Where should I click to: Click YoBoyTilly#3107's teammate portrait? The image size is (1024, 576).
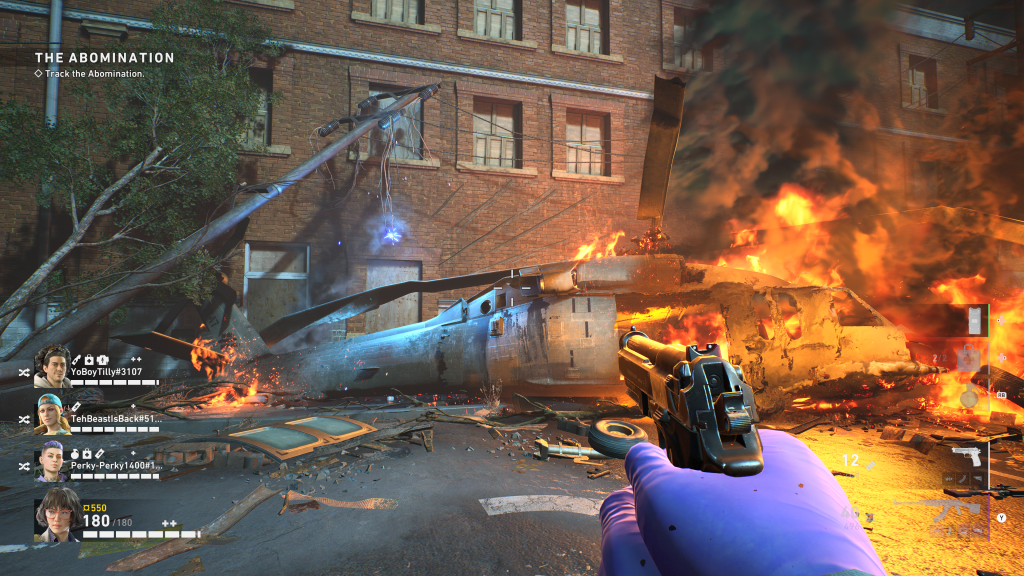click(x=52, y=366)
